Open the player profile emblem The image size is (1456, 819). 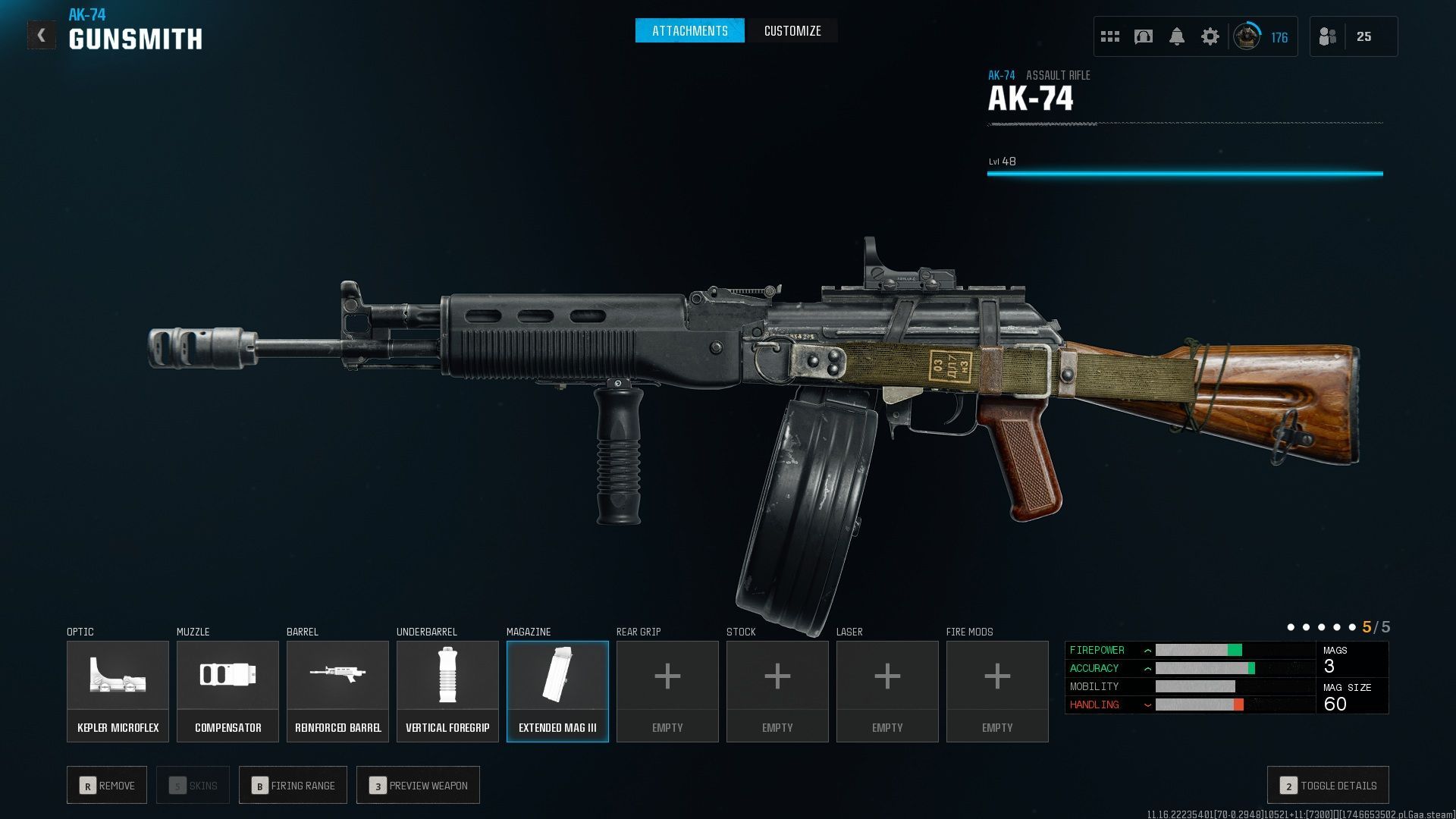tap(1247, 36)
